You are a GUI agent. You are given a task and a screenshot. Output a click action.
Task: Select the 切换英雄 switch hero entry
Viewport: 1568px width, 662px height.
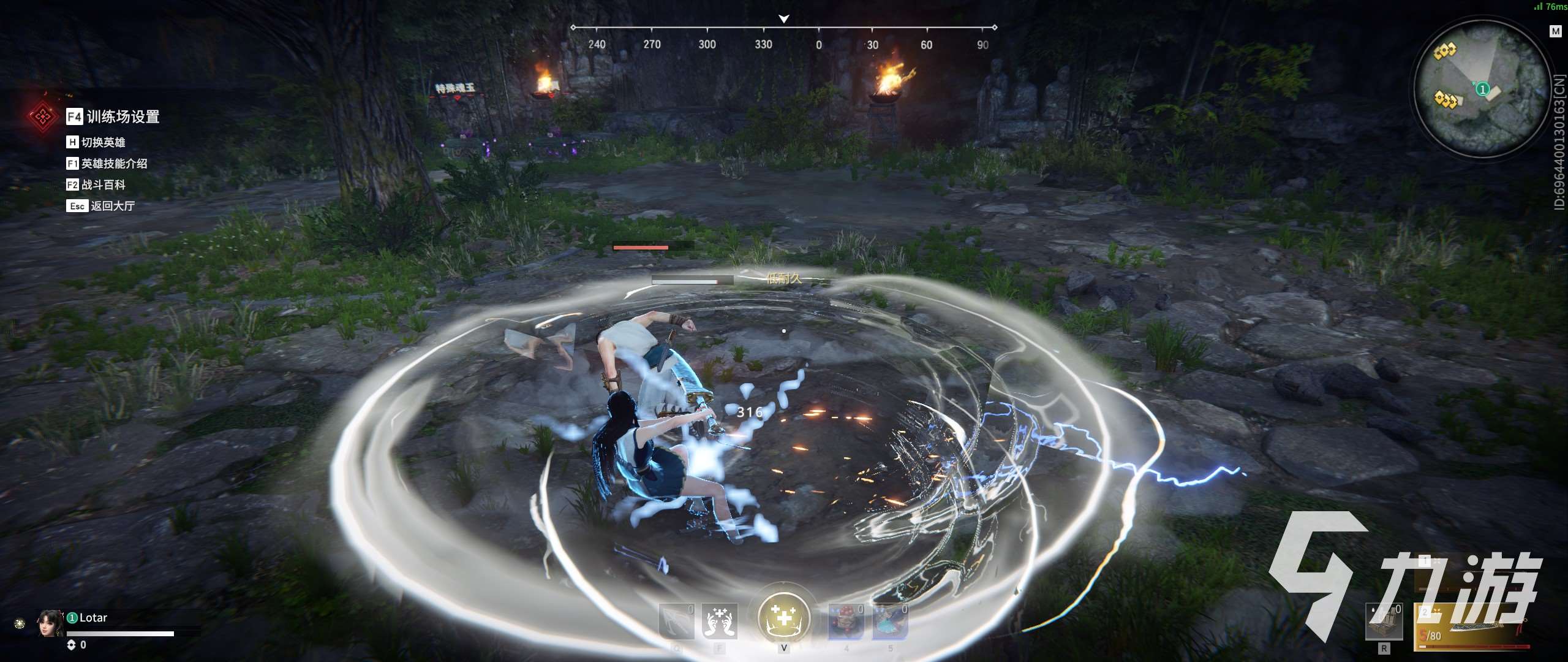pyautogui.click(x=103, y=142)
